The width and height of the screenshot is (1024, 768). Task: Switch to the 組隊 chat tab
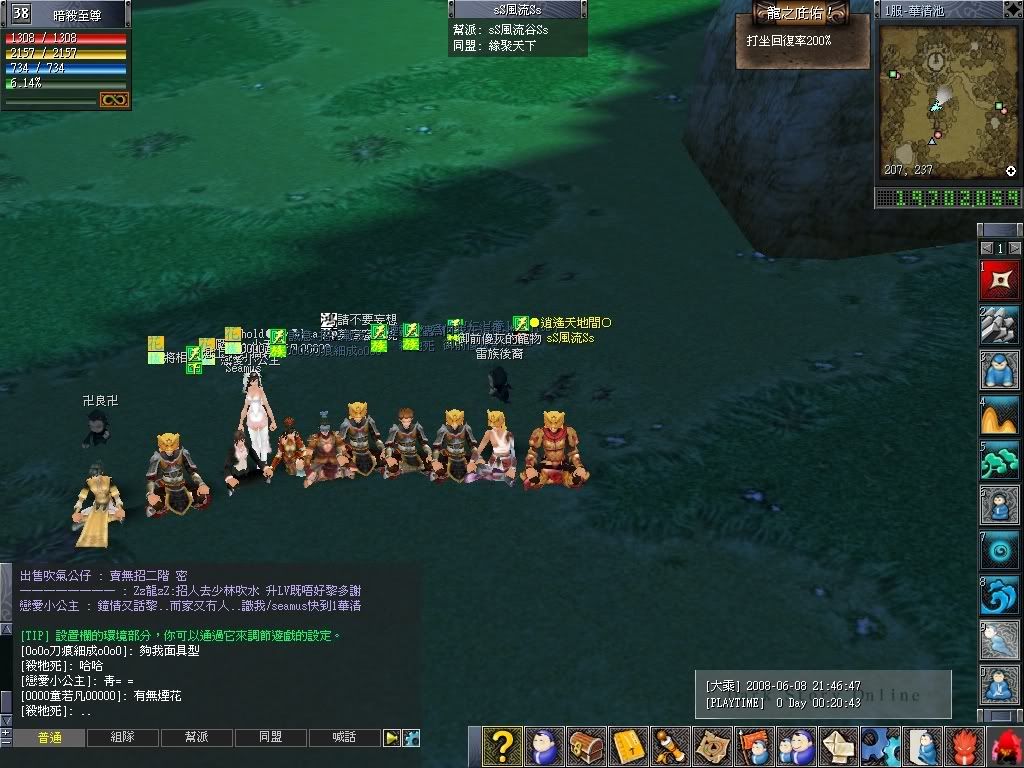click(123, 738)
